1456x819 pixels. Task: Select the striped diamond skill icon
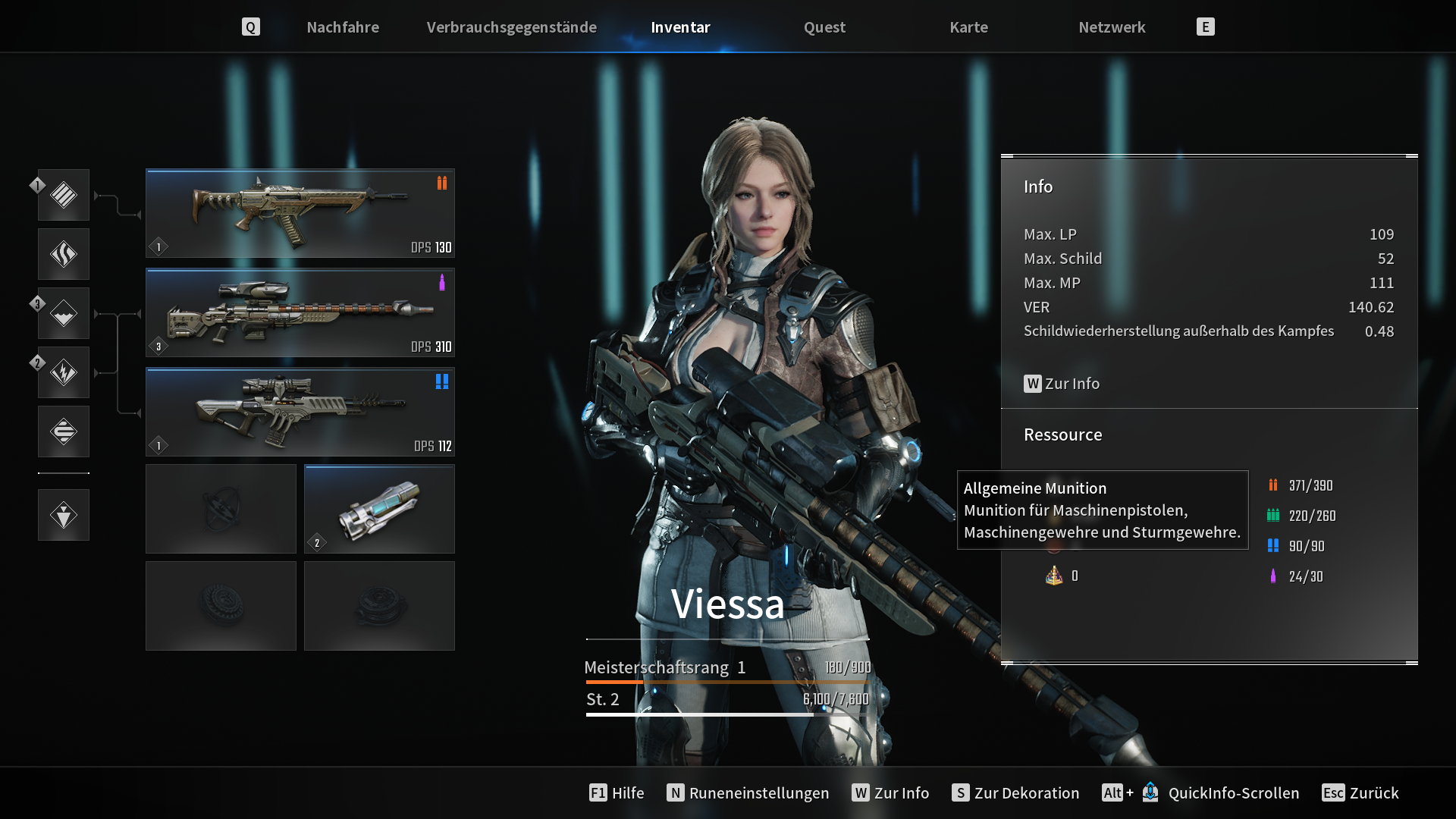(64, 195)
